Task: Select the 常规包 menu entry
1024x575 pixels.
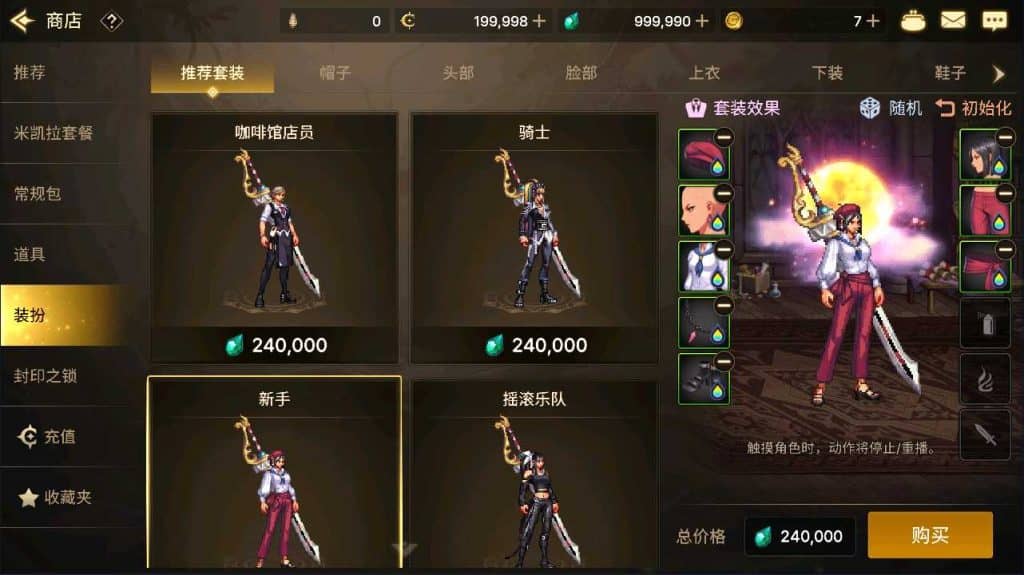Action: coord(38,193)
